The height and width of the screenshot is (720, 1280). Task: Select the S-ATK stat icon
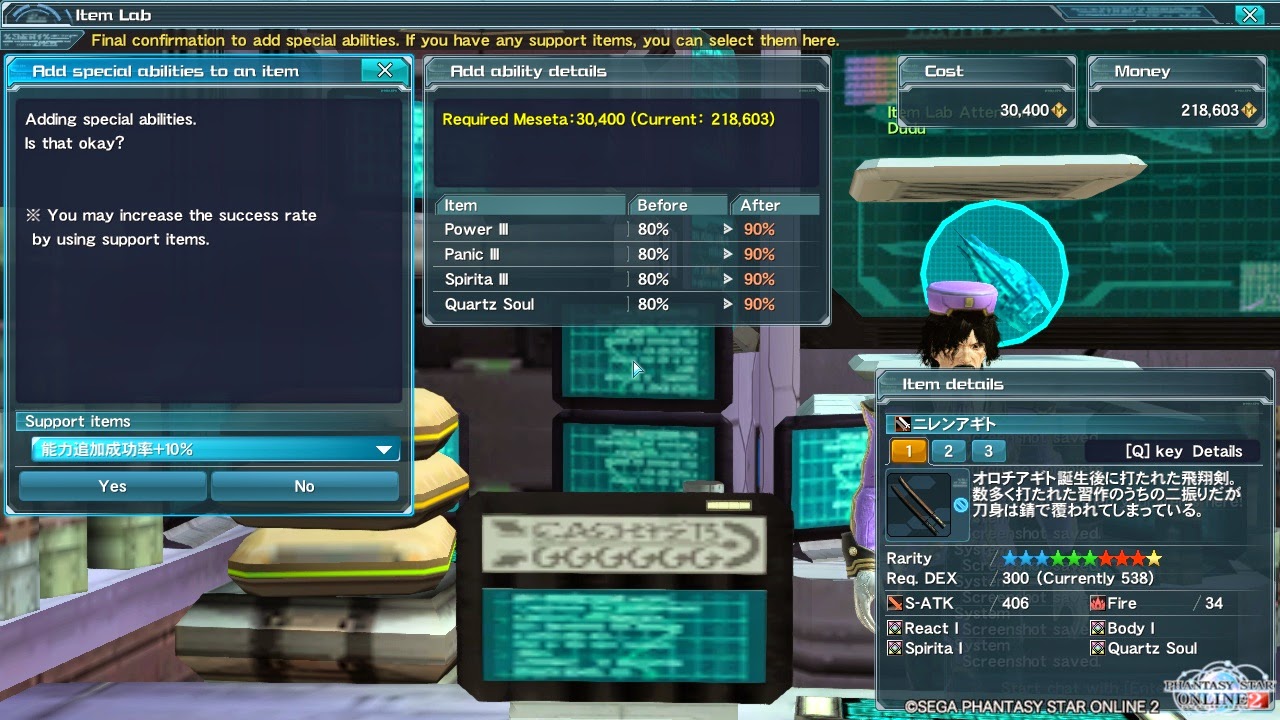tap(893, 603)
